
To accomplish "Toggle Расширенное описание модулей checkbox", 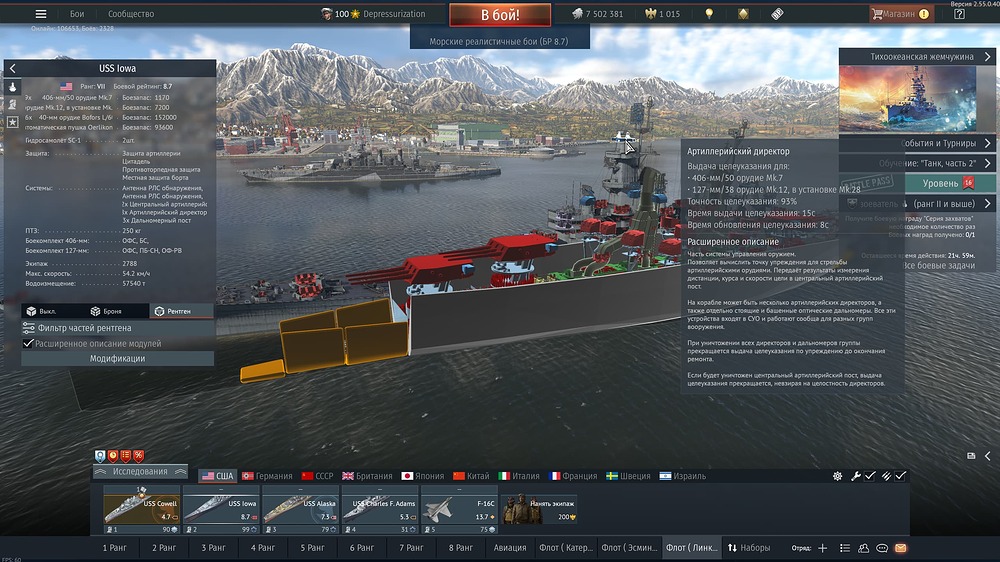I will [x=28, y=343].
